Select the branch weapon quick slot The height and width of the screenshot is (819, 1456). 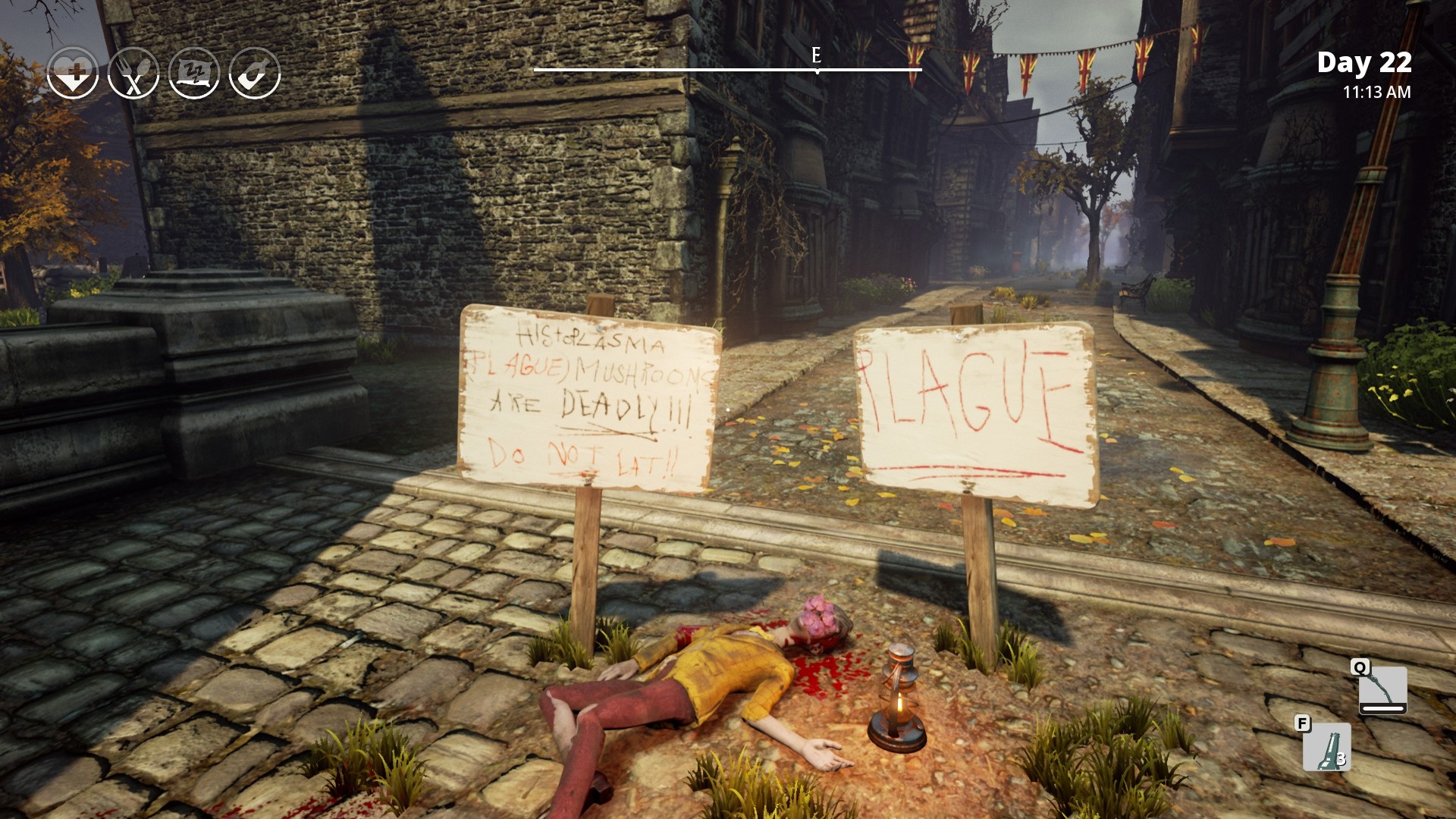[1382, 689]
